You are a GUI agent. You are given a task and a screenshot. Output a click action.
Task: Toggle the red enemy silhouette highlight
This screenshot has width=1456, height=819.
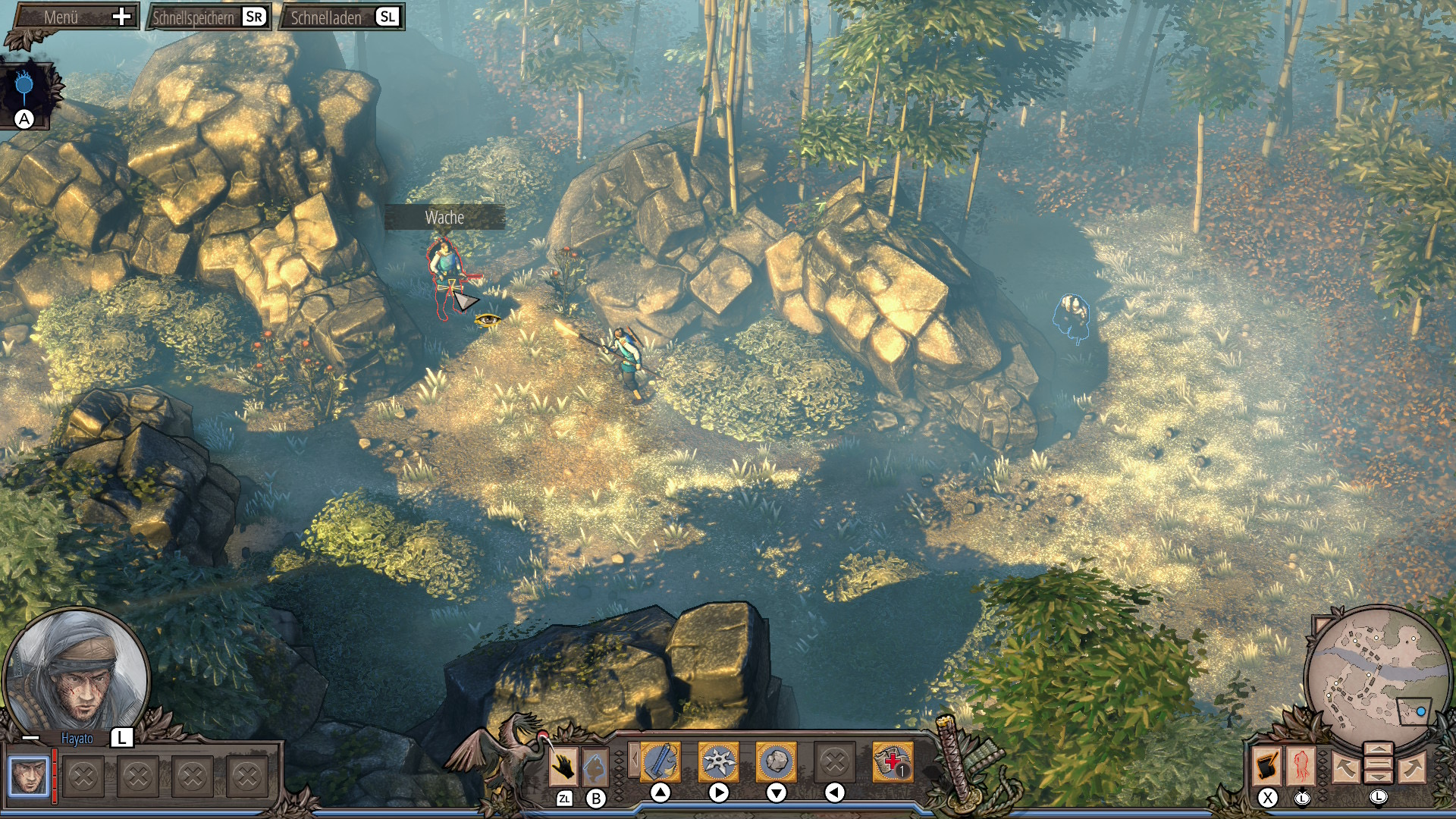tap(1301, 766)
